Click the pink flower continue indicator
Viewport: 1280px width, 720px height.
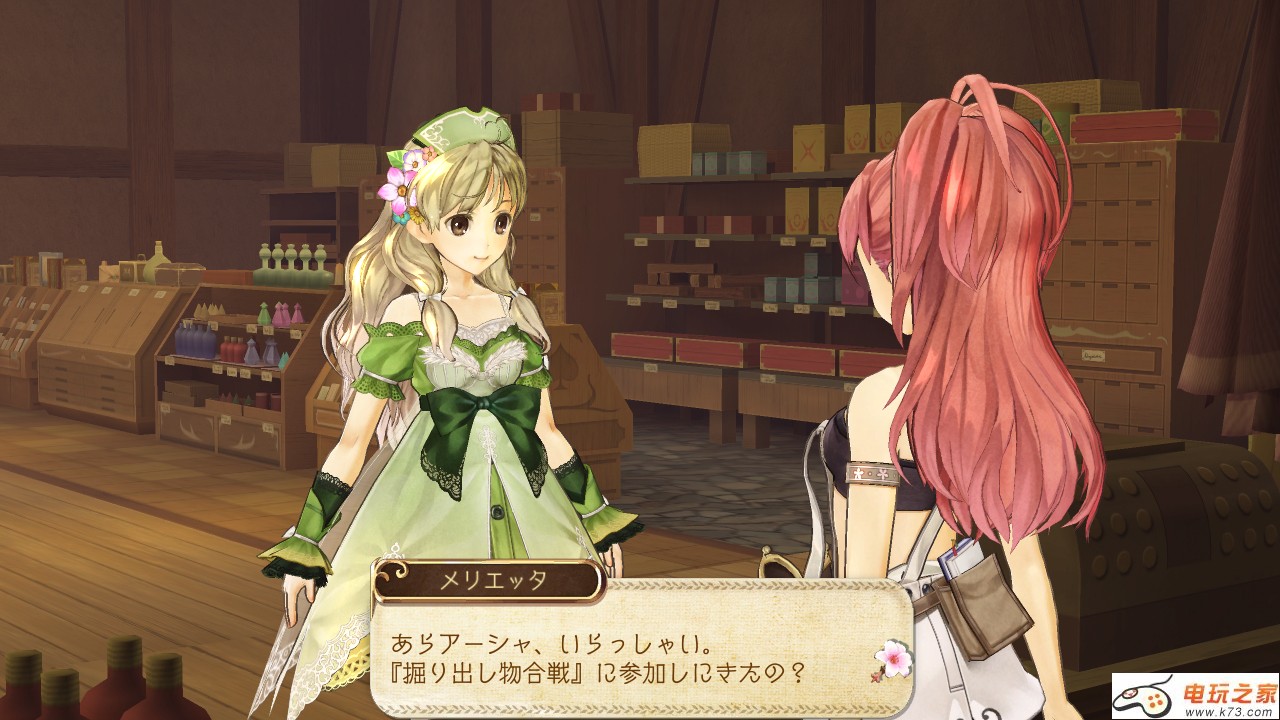(890, 658)
